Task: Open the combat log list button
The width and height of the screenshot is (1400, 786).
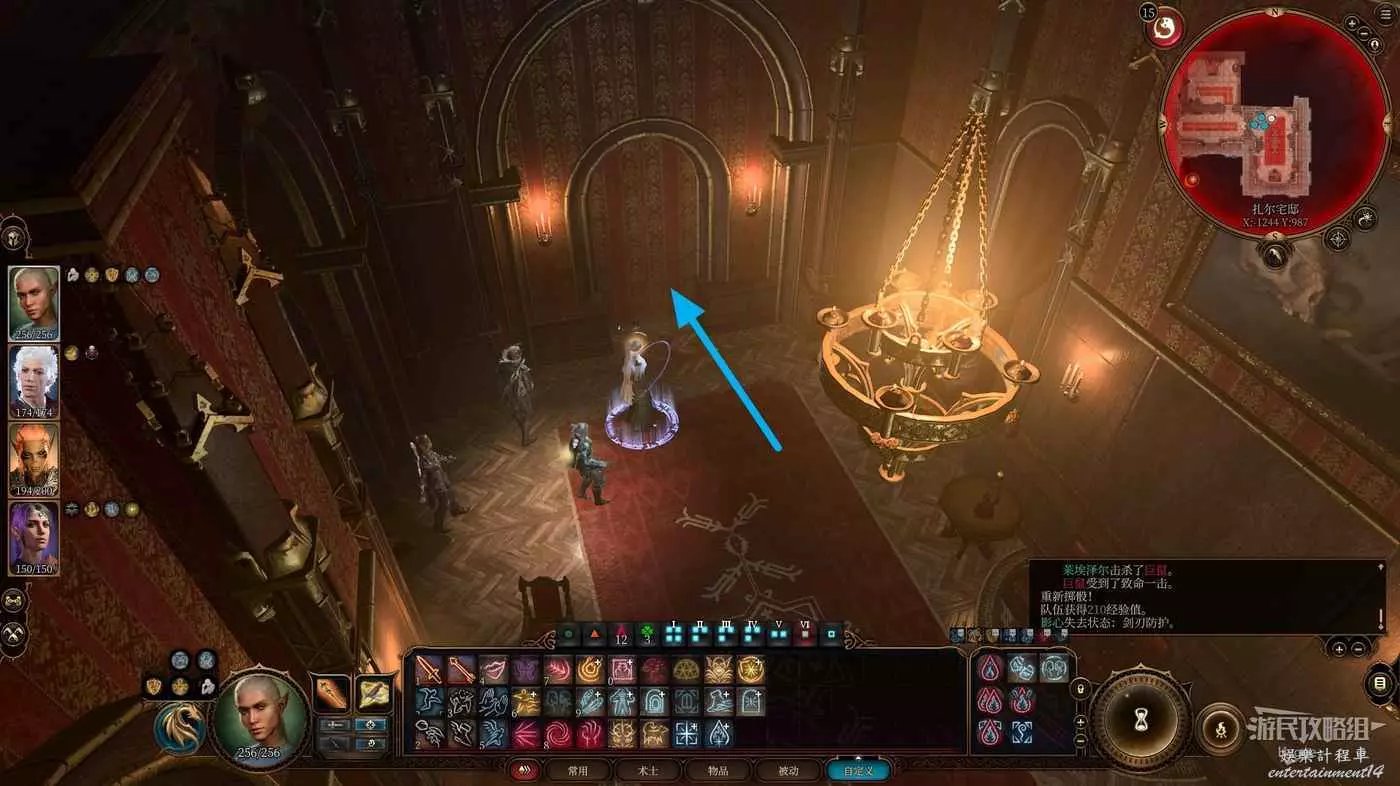Action: (x=1380, y=683)
